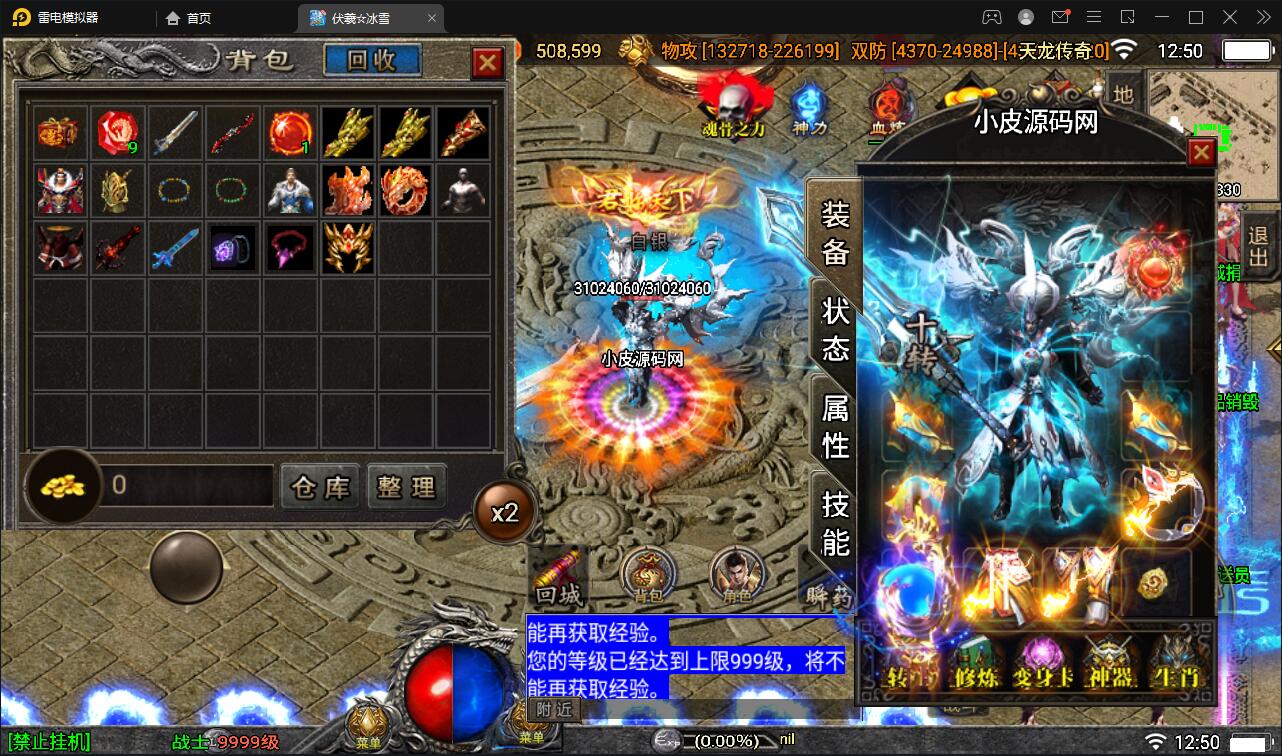1282x756 pixels.
Task: Click the gold amount input field in backpack
Action: pyautogui.click(x=185, y=487)
